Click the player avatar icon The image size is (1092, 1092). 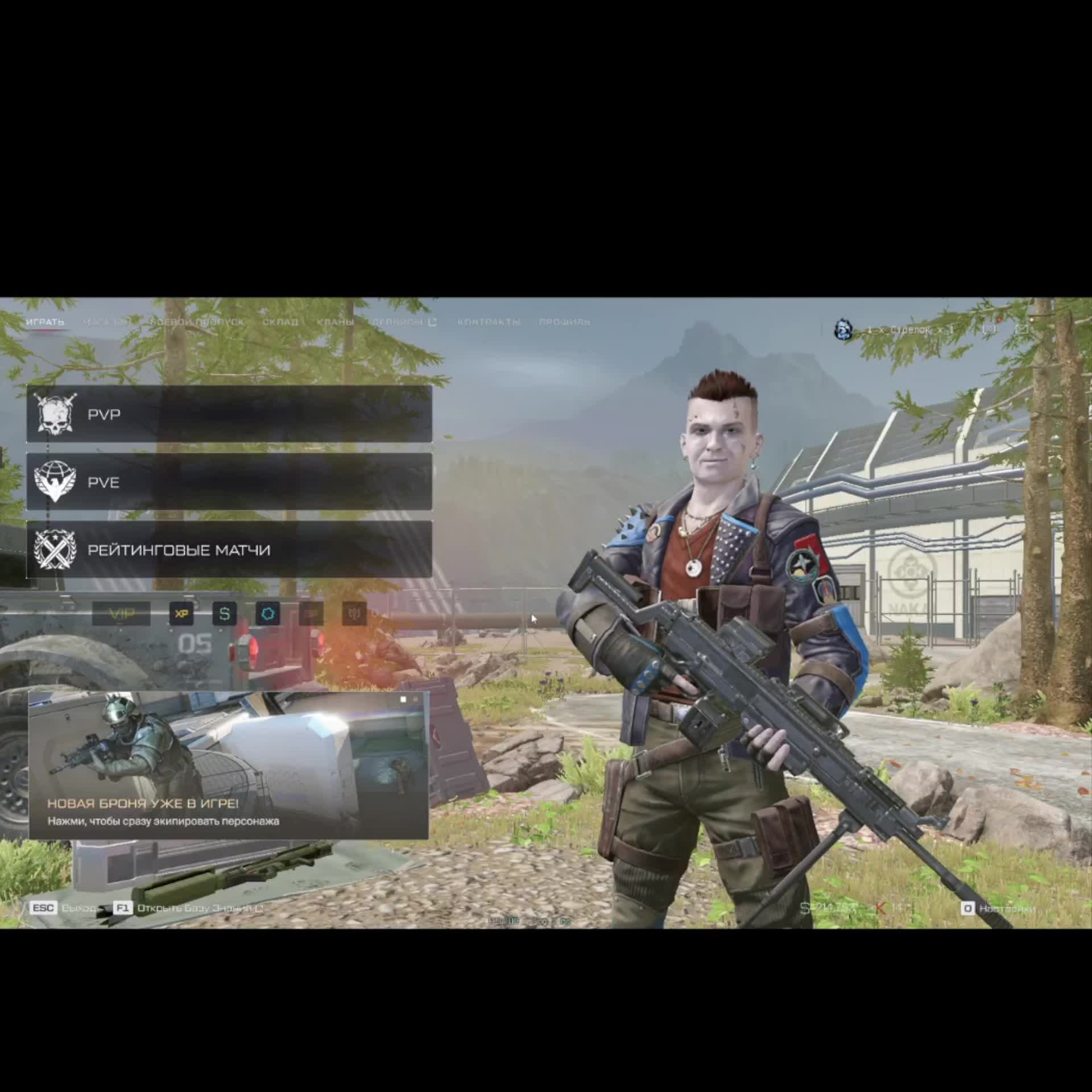pyautogui.click(x=843, y=329)
